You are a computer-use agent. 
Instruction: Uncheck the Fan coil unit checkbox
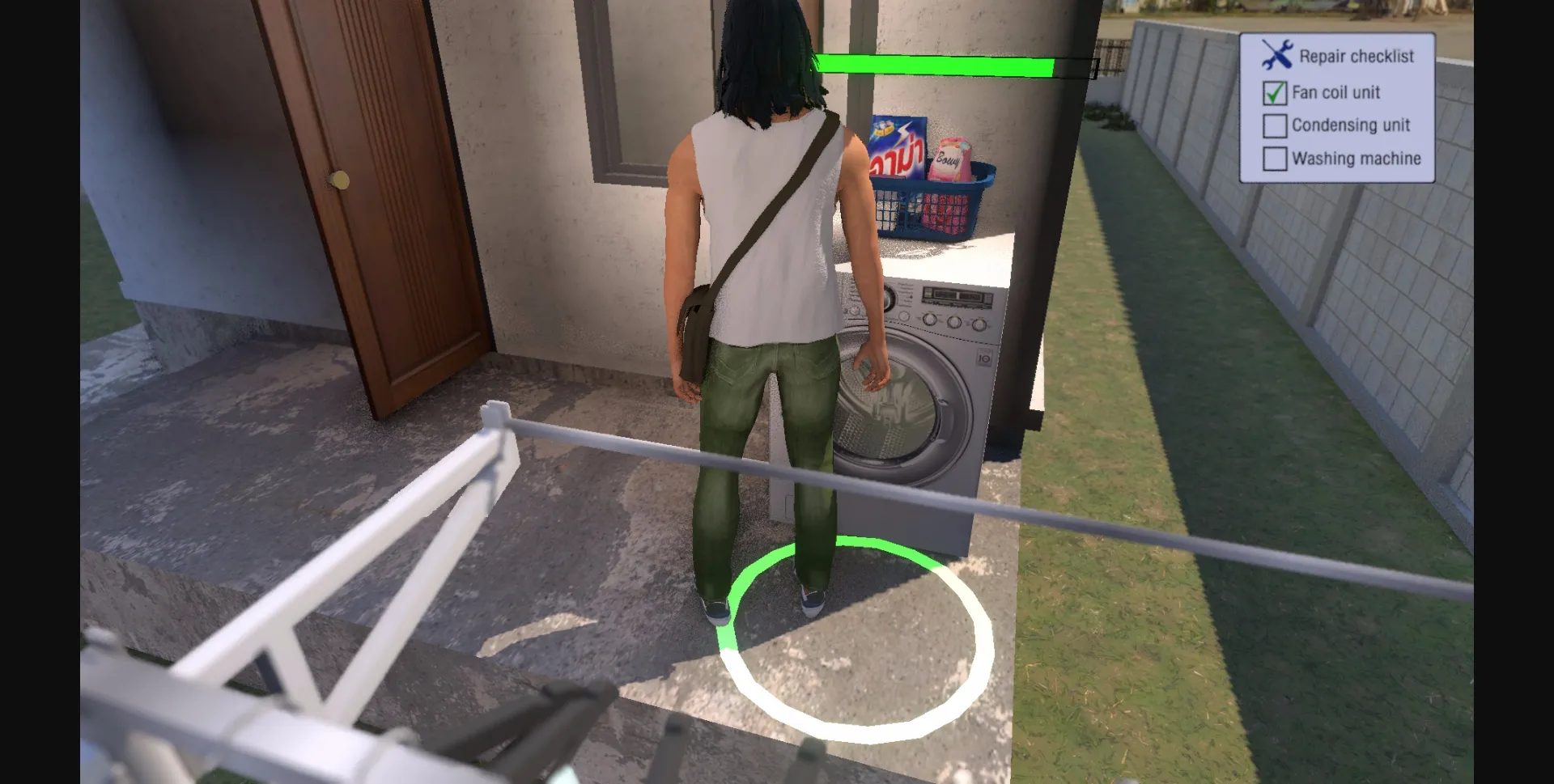point(1275,92)
